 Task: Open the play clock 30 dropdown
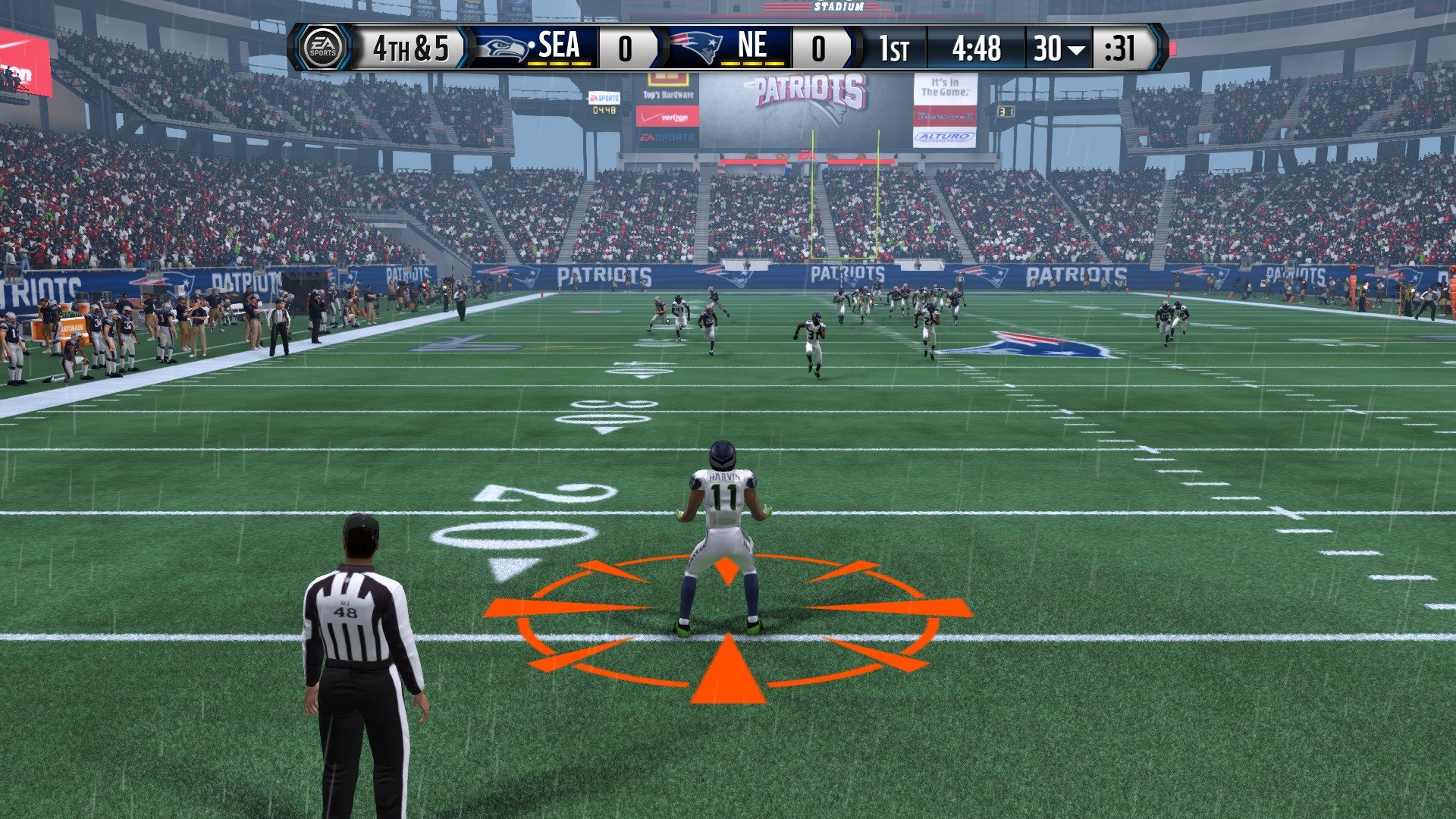pyautogui.click(x=1059, y=49)
